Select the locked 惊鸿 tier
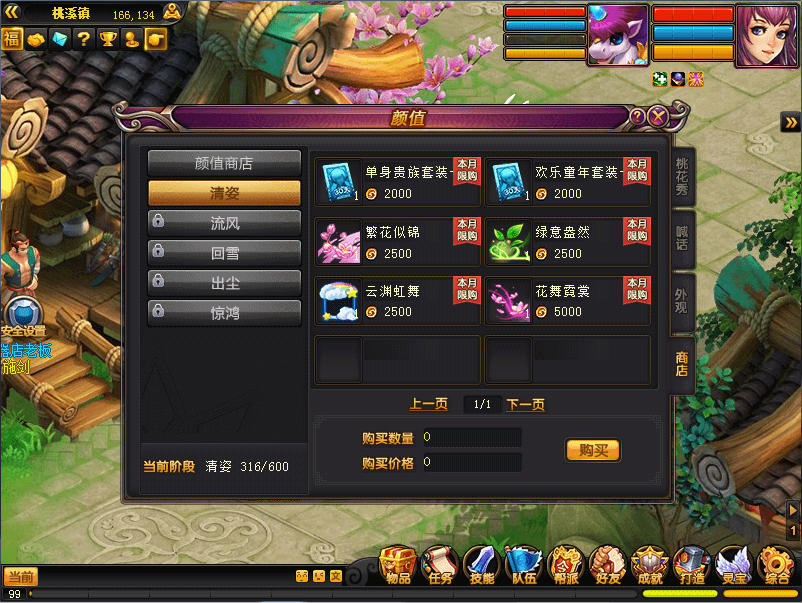Image resolution: width=802 pixels, height=603 pixels. click(x=224, y=313)
